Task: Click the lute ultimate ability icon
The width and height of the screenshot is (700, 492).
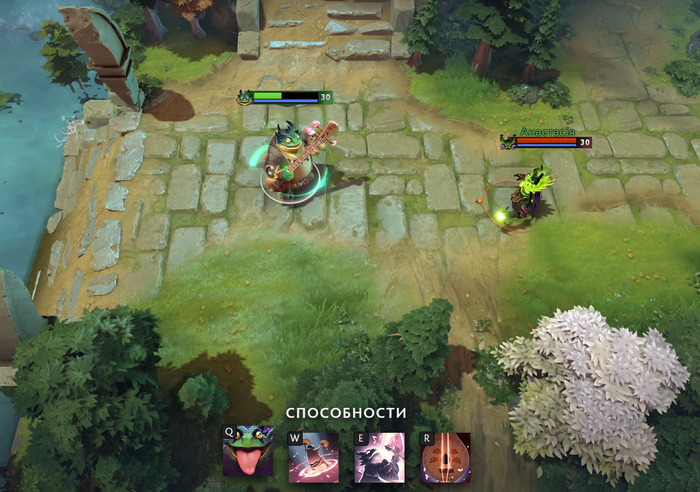Action: click(x=445, y=458)
